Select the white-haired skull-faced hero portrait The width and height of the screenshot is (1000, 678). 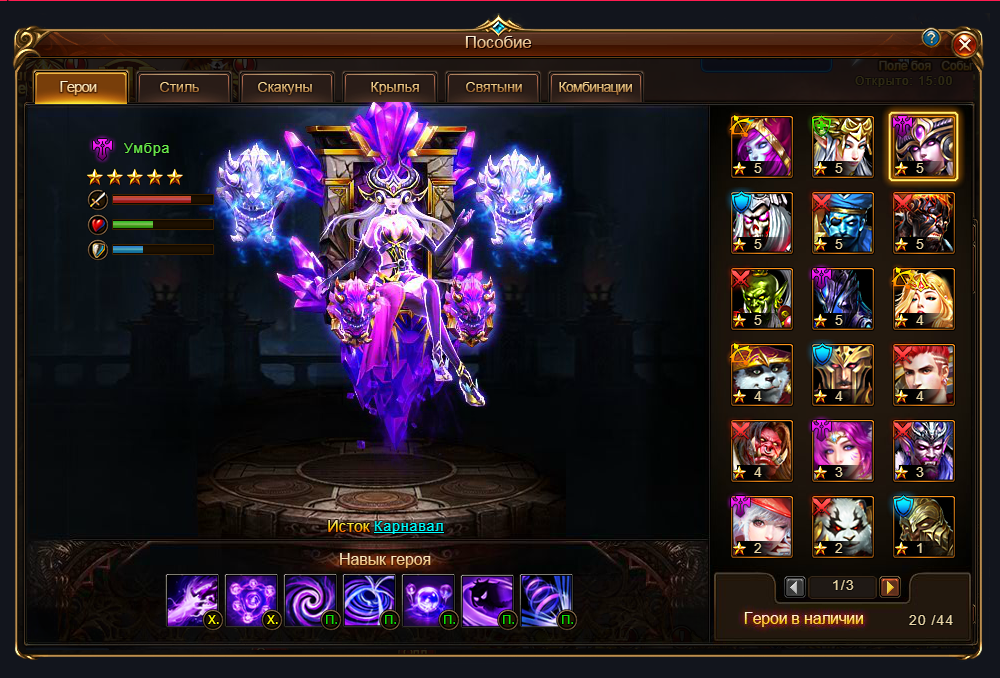[x=762, y=222]
